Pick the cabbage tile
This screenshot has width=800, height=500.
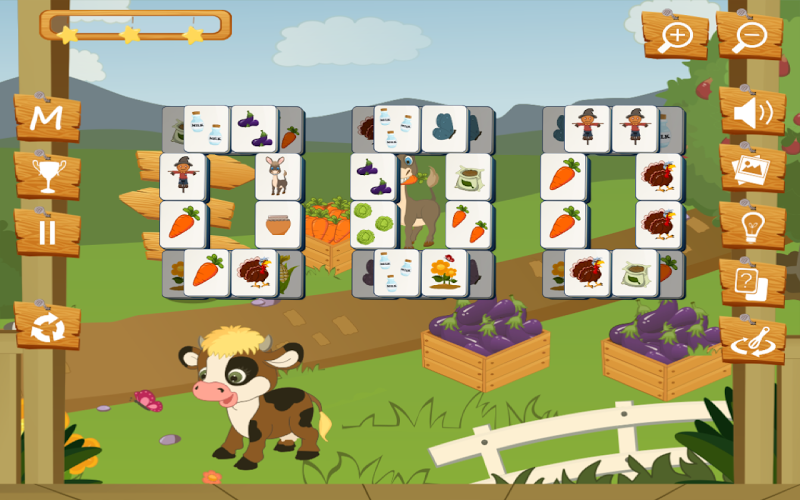[373, 224]
